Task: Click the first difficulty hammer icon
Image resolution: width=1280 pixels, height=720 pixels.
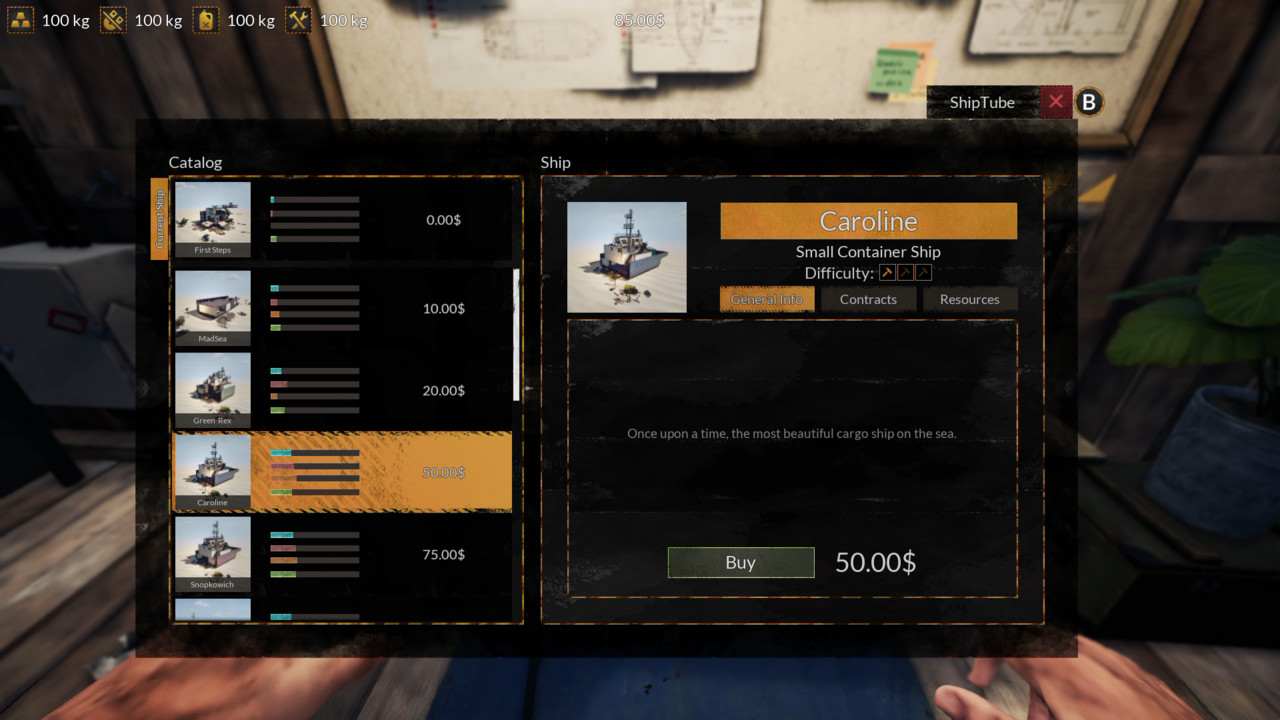Action: tap(887, 272)
